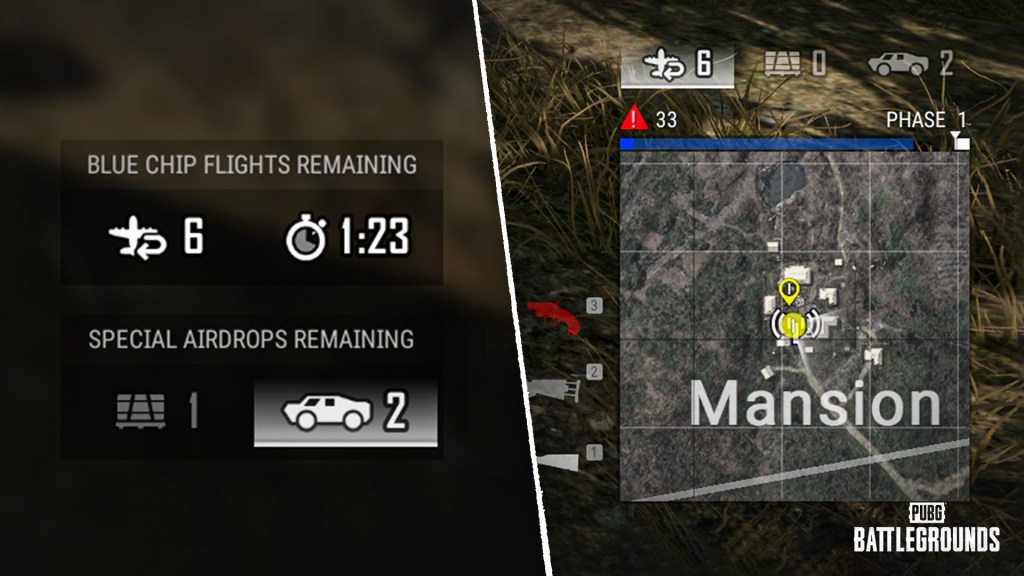Open the crate tab showing 0 above minimap

point(795,66)
